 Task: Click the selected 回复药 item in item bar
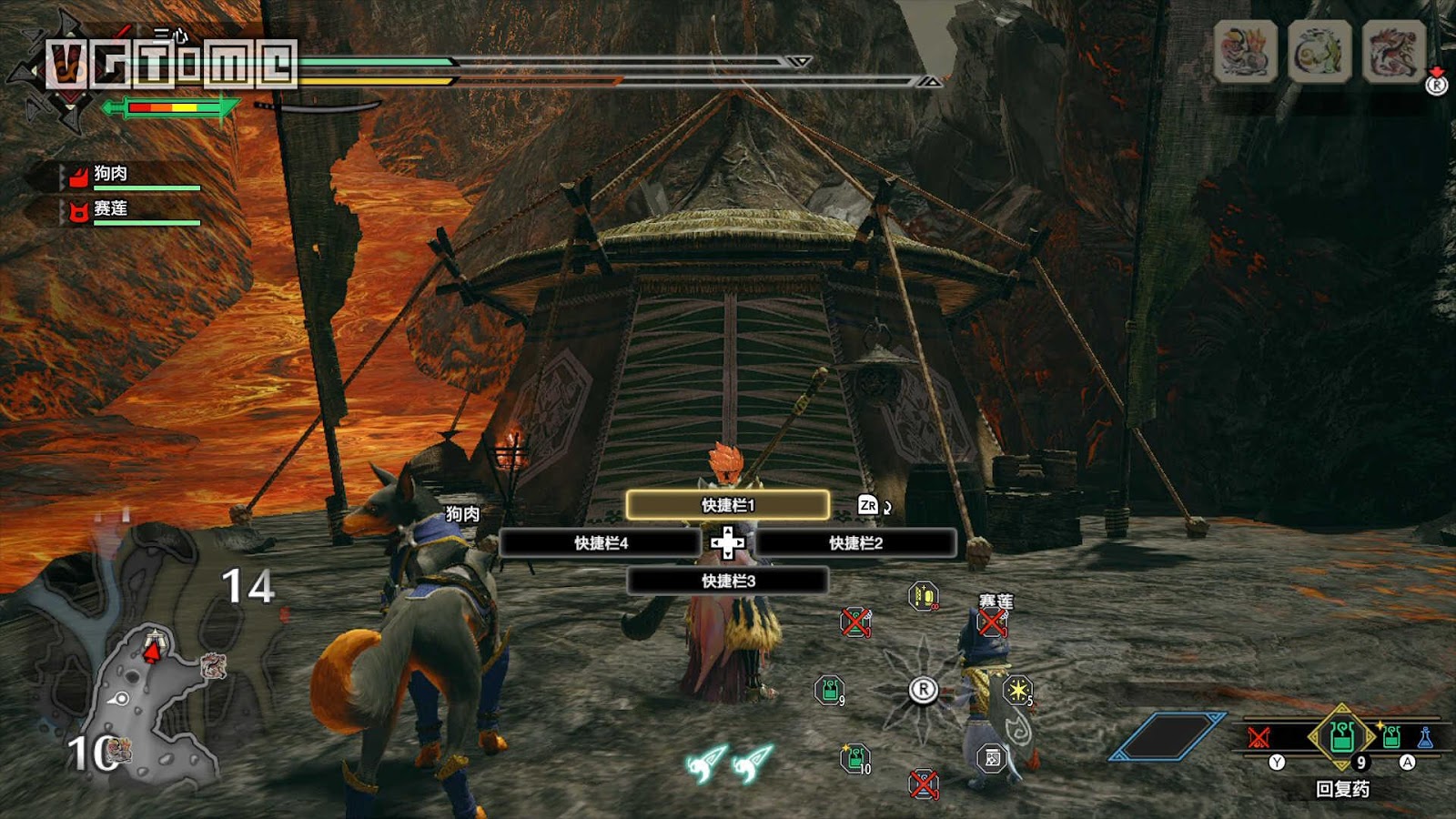[1341, 735]
